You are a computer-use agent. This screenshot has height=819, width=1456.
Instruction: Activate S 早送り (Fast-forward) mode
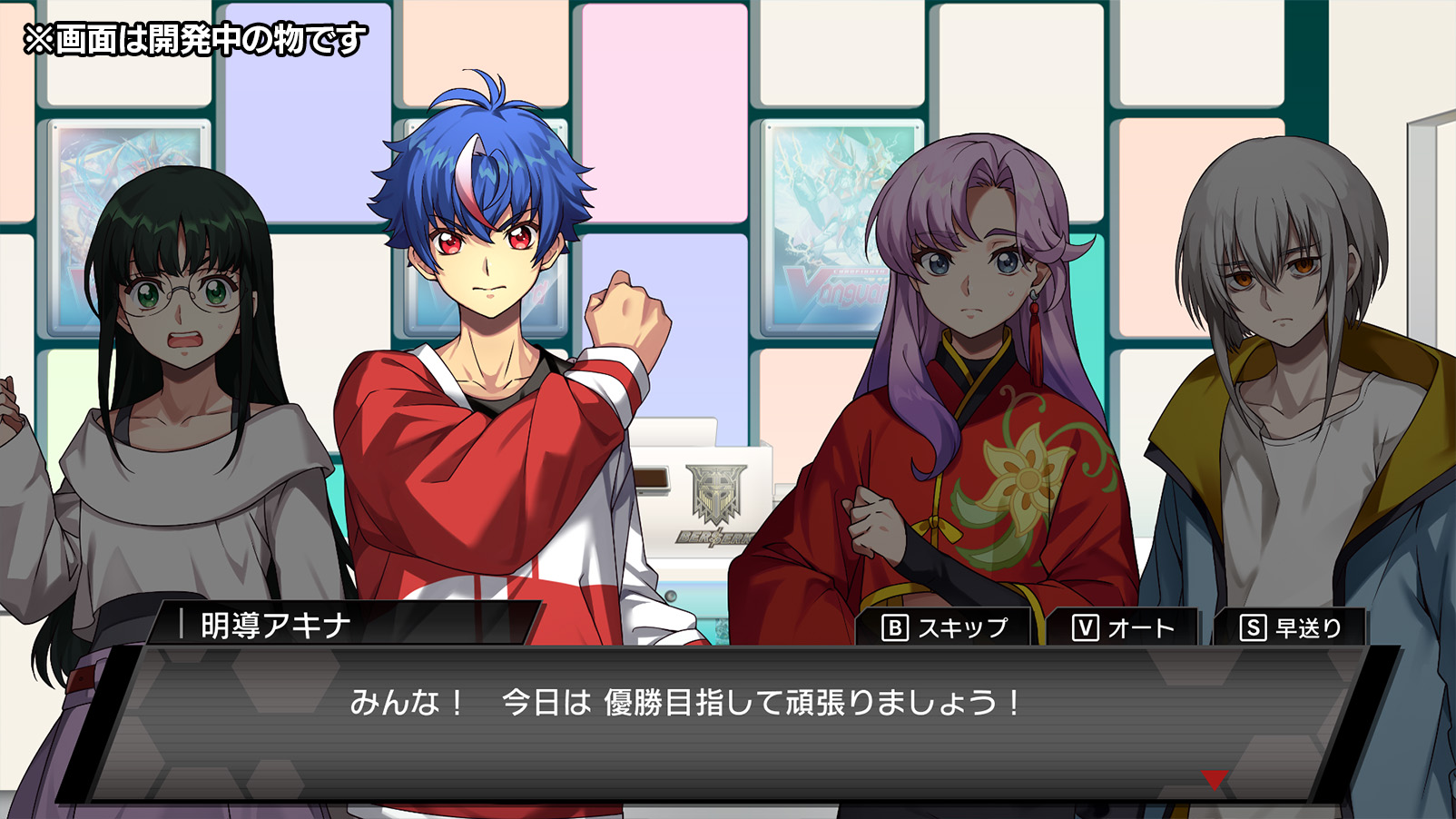coord(1294,626)
